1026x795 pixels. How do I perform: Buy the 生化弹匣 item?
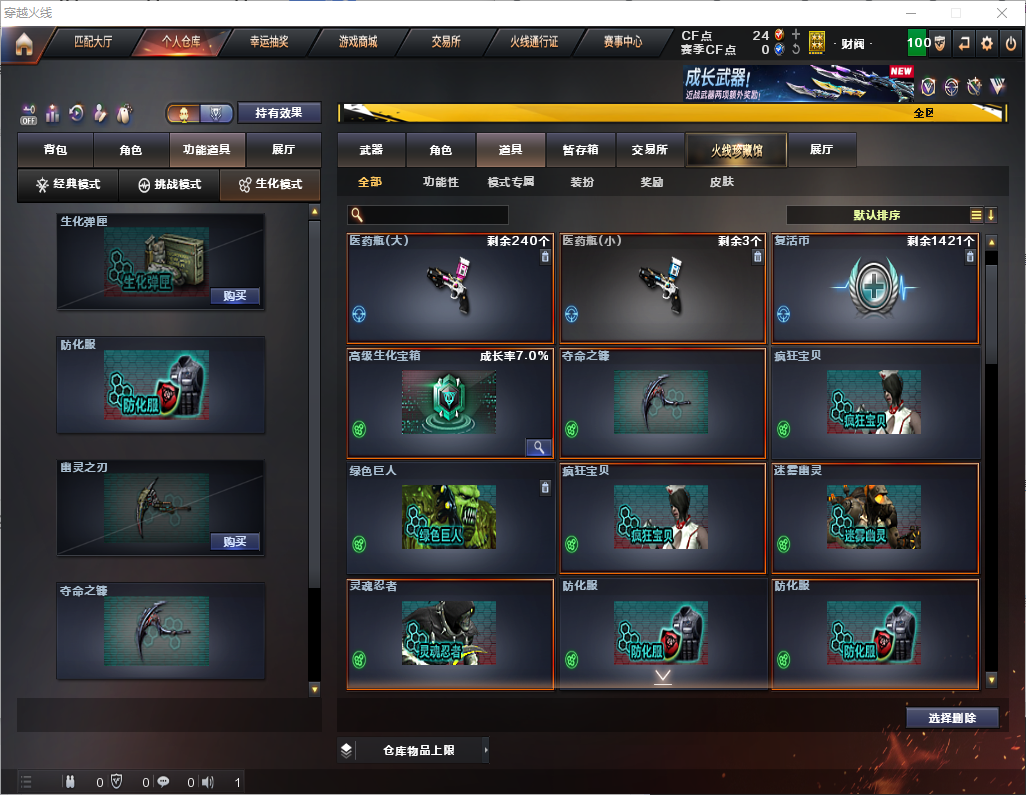point(235,296)
